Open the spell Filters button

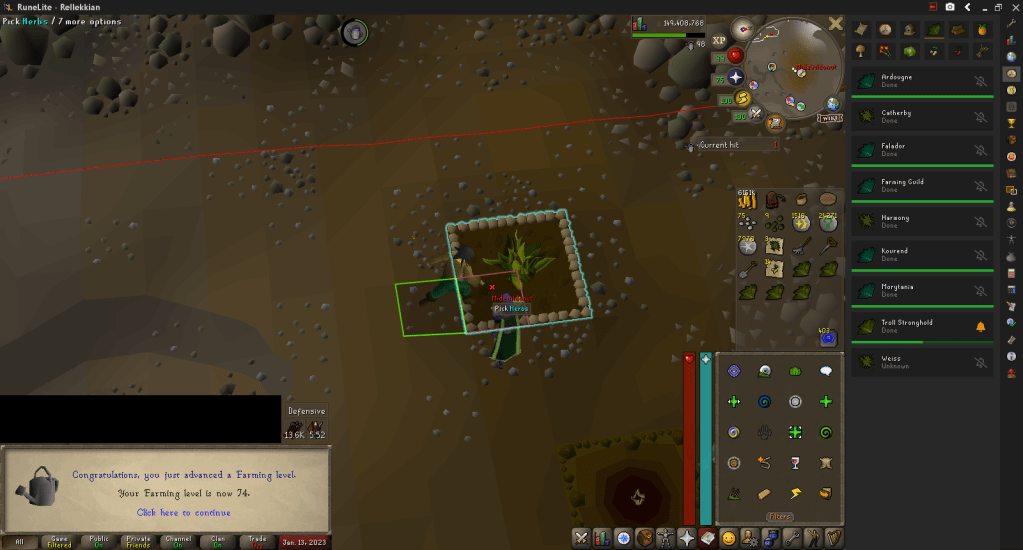(x=780, y=516)
